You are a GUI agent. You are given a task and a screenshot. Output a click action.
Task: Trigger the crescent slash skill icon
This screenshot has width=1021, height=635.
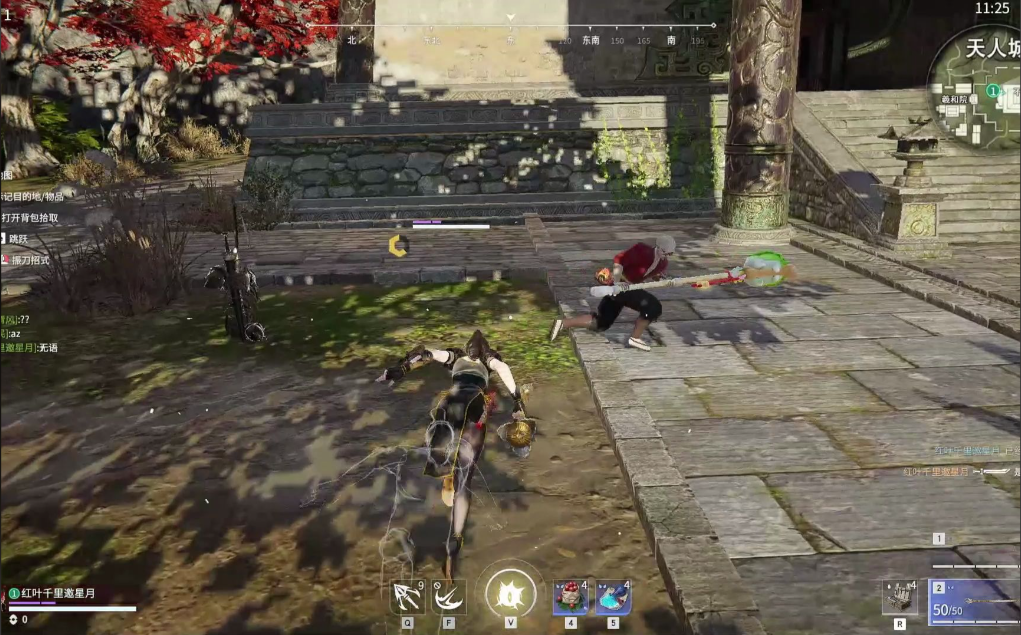pos(449,597)
